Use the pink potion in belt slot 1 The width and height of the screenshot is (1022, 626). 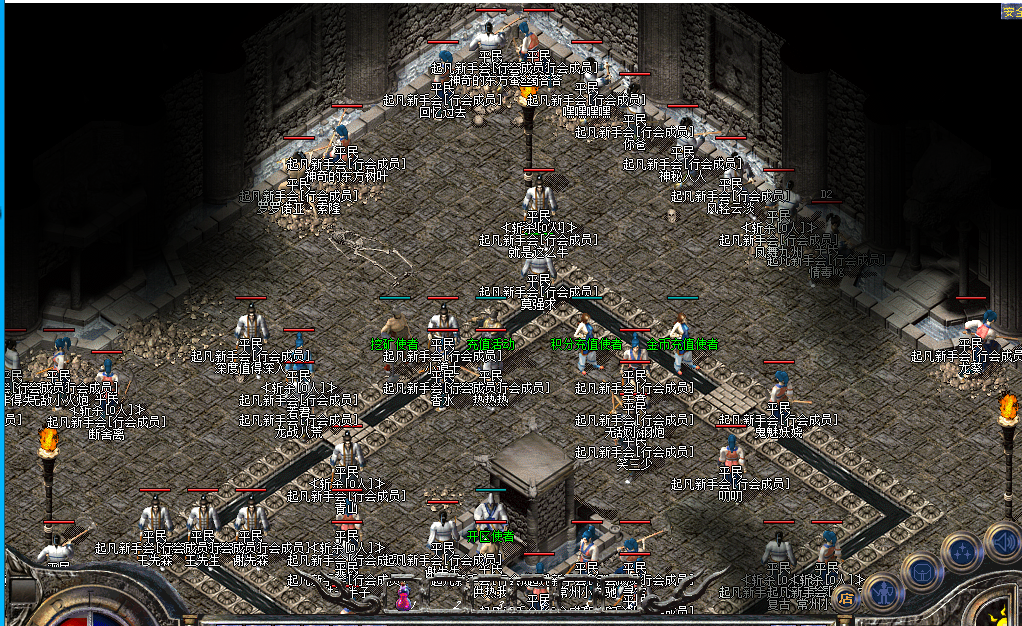point(403,600)
